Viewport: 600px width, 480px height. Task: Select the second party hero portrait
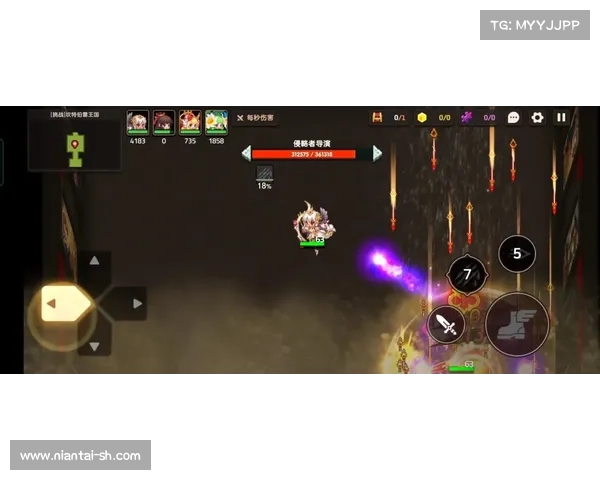[x=164, y=122]
